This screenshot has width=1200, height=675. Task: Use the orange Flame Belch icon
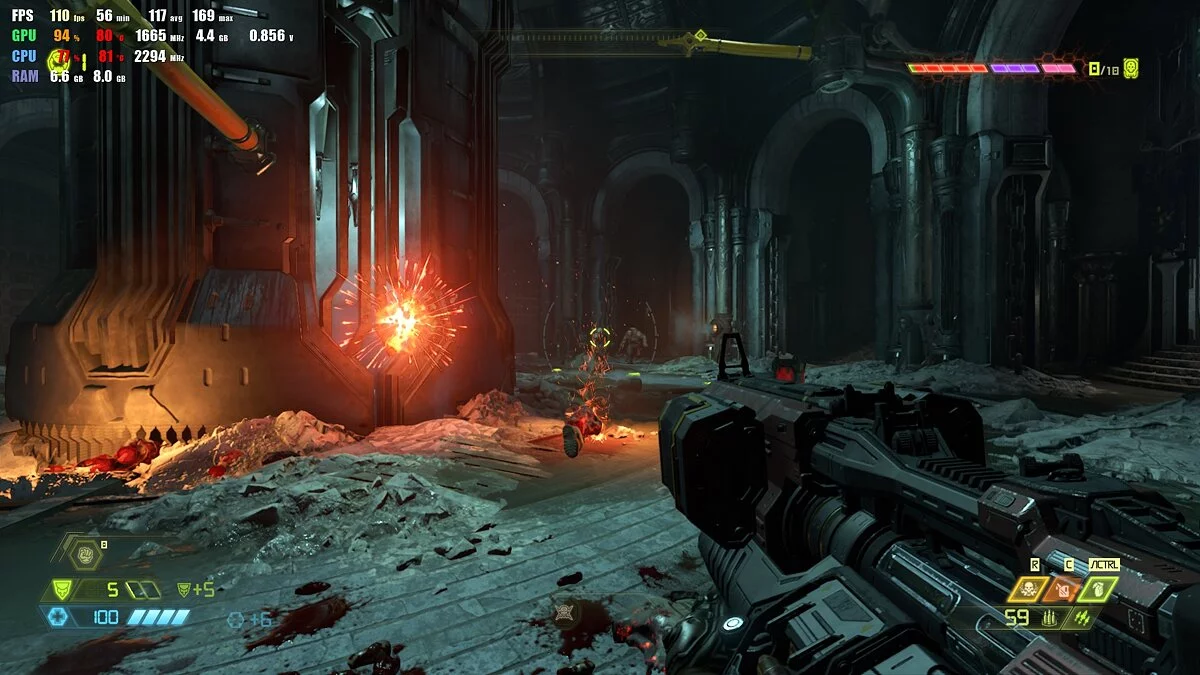[x=1064, y=589]
